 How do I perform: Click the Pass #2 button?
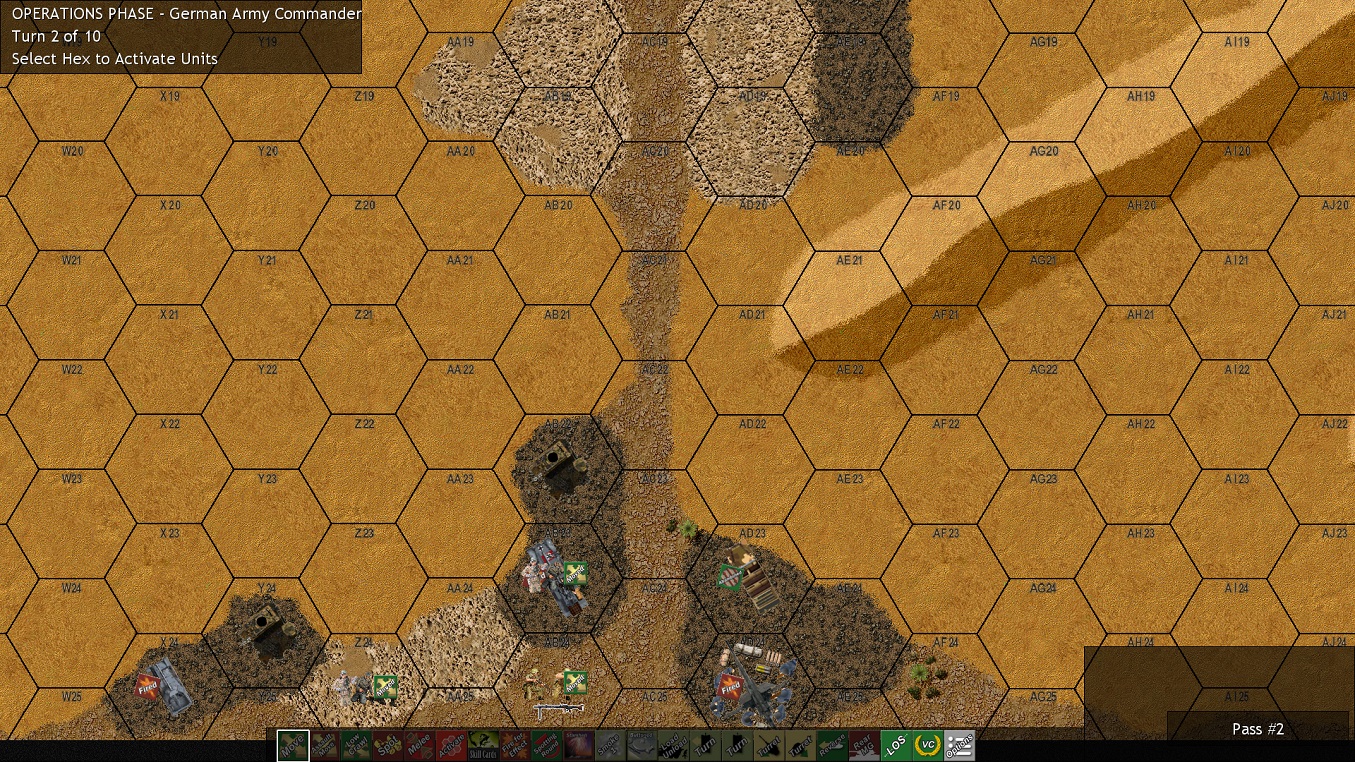coord(1257,729)
